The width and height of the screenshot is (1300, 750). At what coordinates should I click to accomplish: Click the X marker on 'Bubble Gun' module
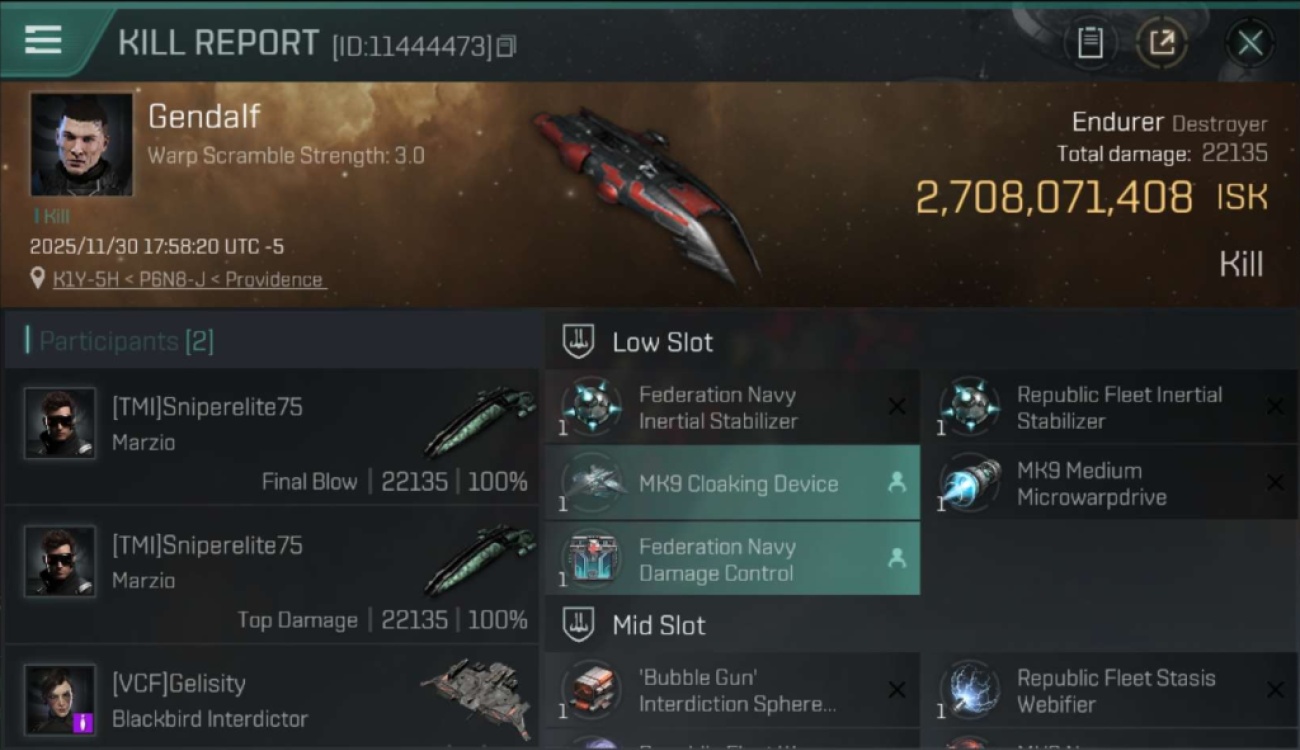pyautogui.click(x=897, y=690)
